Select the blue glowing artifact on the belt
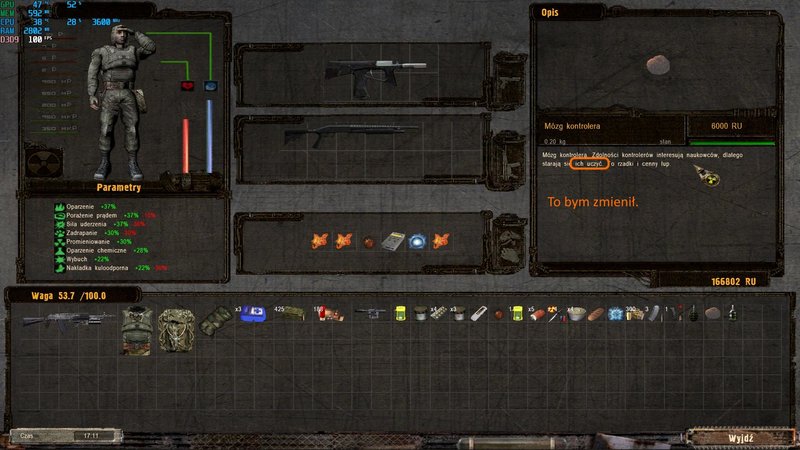The image size is (800, 450). click(417, 241)
